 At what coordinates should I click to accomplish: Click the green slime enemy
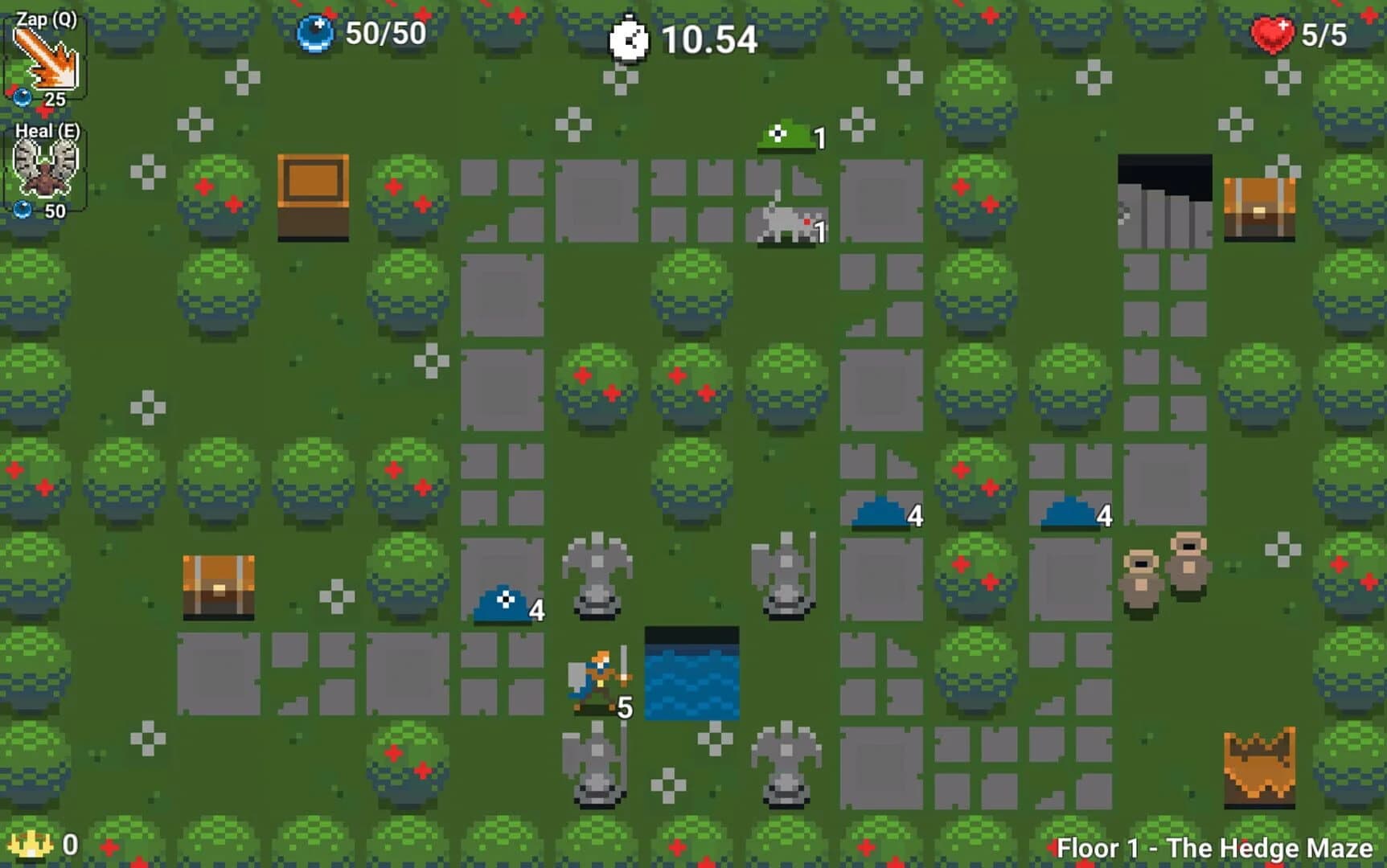tap(784, 135)
